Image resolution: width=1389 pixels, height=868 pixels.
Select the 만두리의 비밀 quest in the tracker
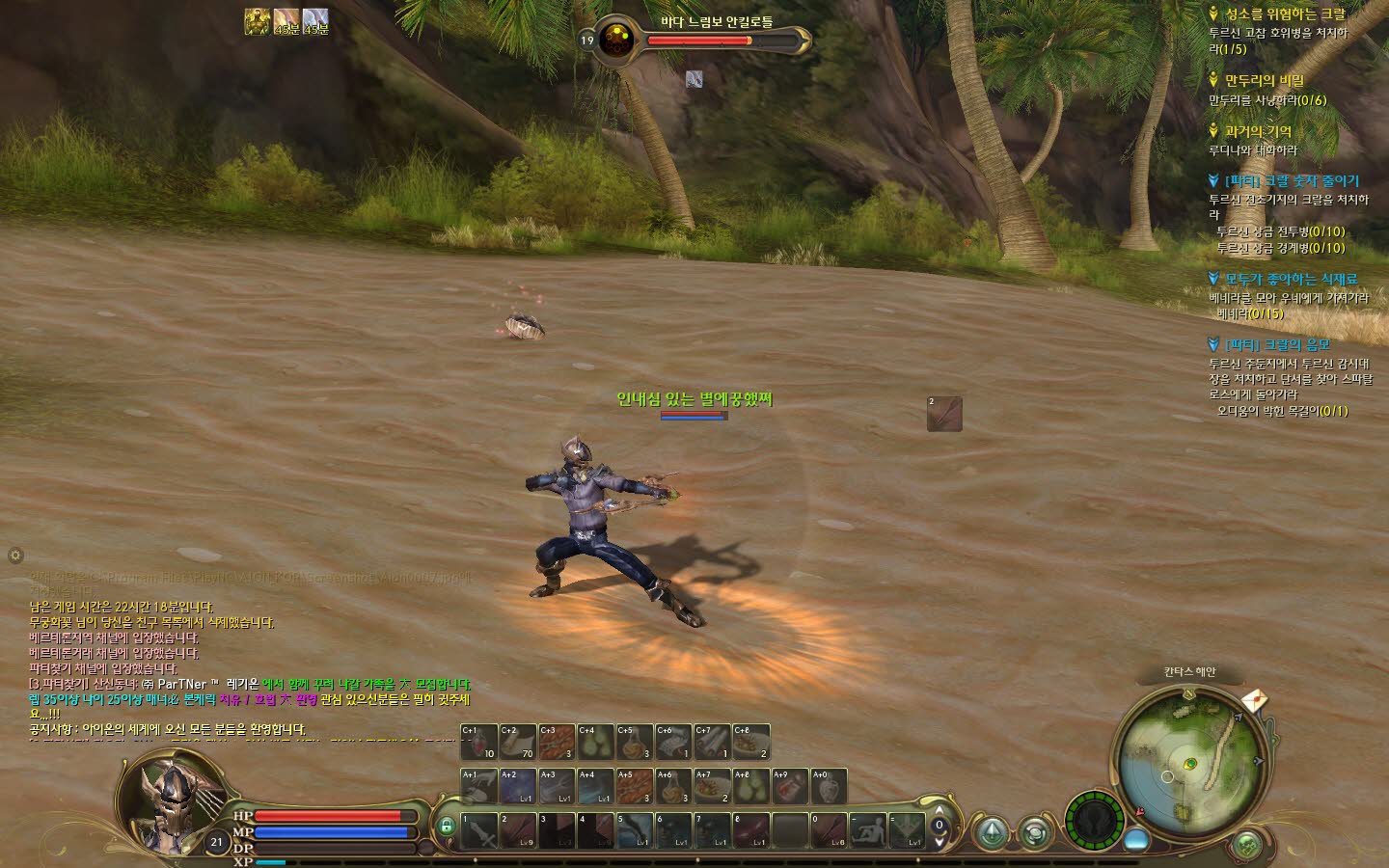tap(1264, 81)
